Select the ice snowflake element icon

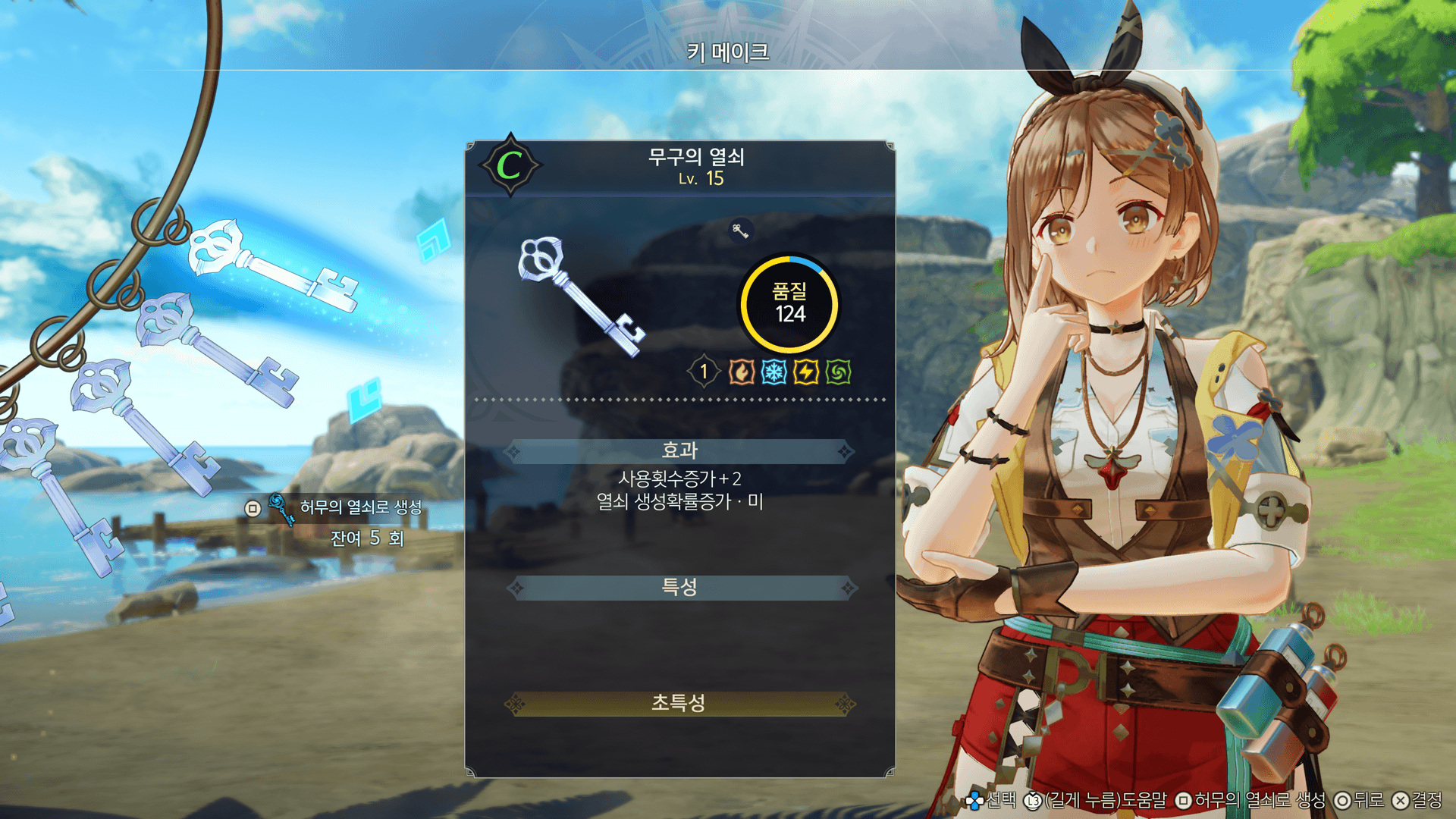[773, 372]
